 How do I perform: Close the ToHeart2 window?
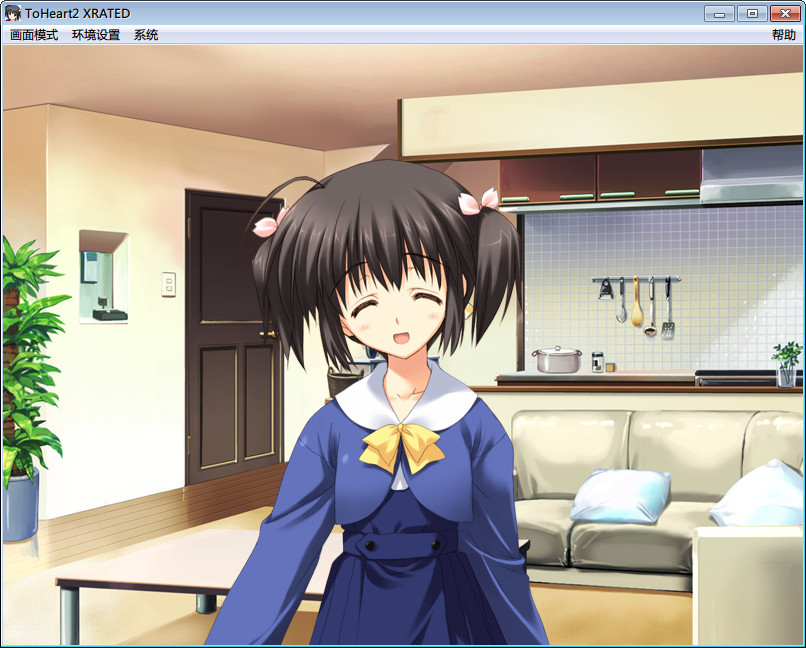pyautogui.click(x=783, y=13)
